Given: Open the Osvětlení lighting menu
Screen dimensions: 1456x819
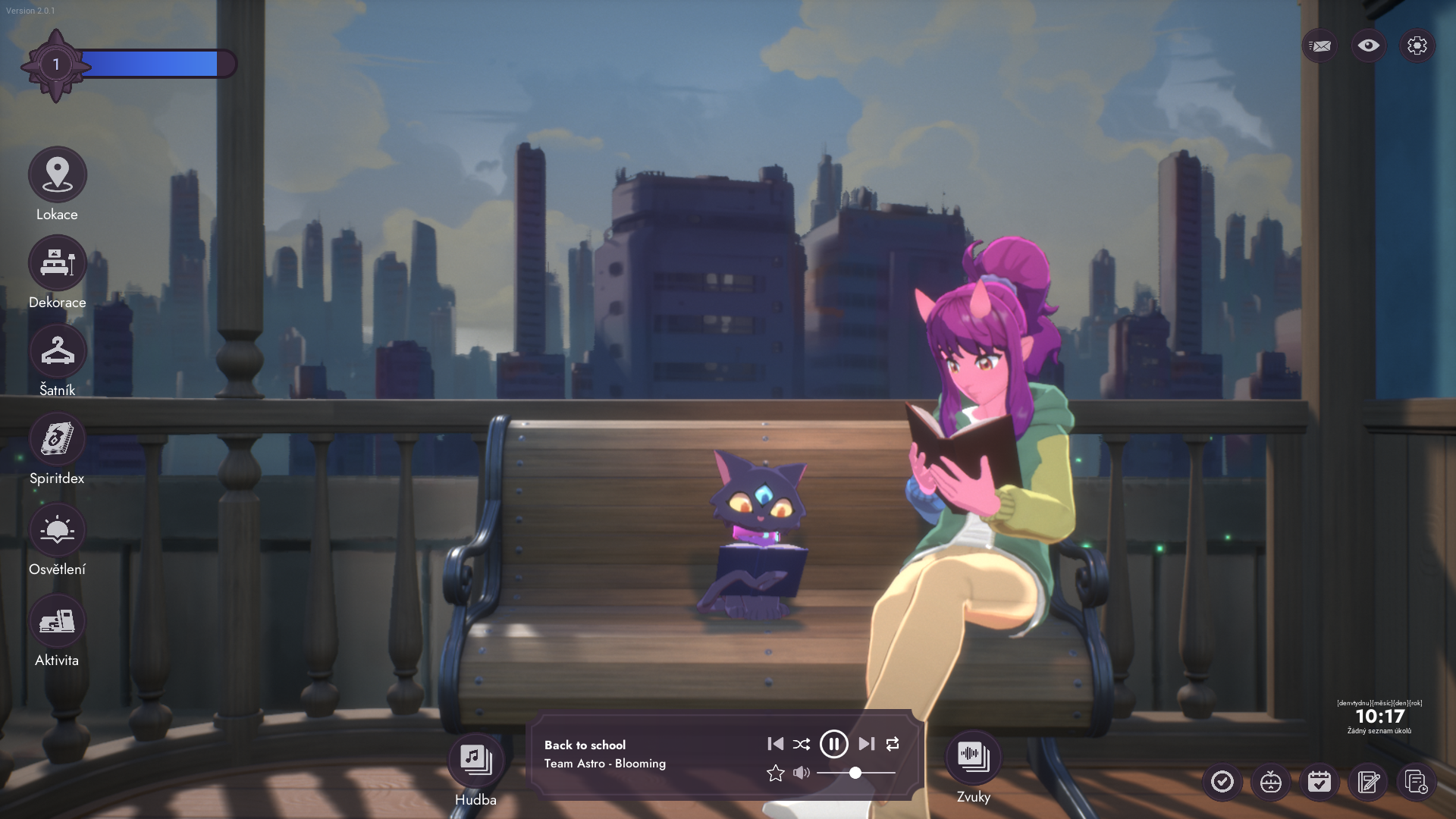Looking at the screenshot, I should coord(57,530).
